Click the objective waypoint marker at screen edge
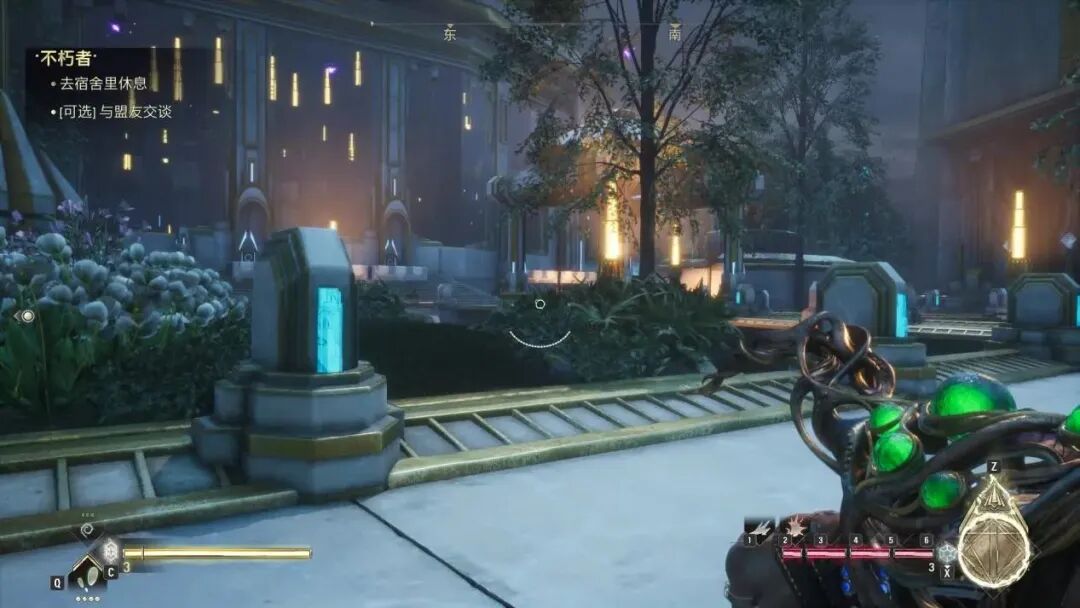This screenshot has width=1080, height=608. pyautogui.click(x=26, y=316)
